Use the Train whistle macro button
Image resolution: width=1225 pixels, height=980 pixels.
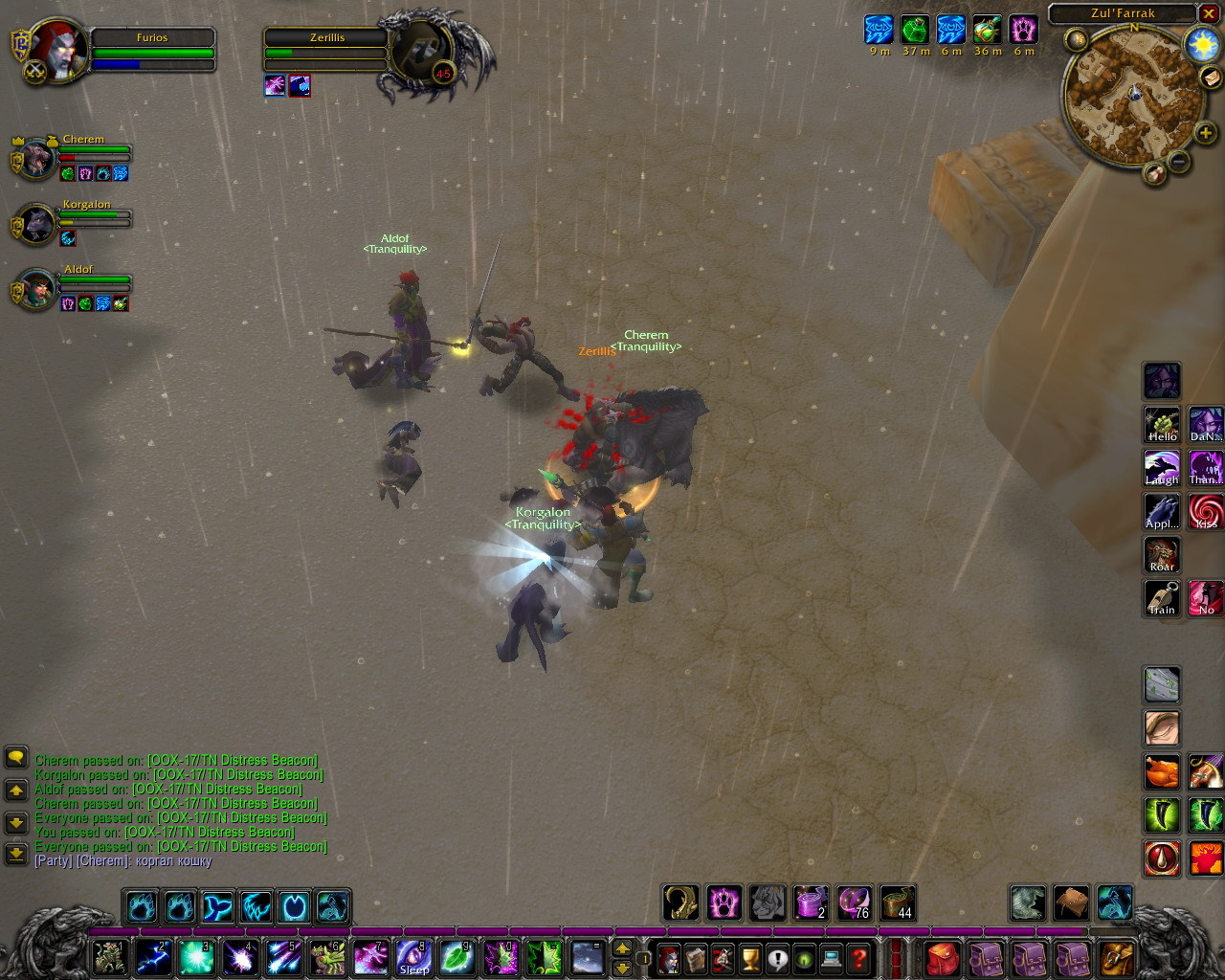pos(1162,598)
